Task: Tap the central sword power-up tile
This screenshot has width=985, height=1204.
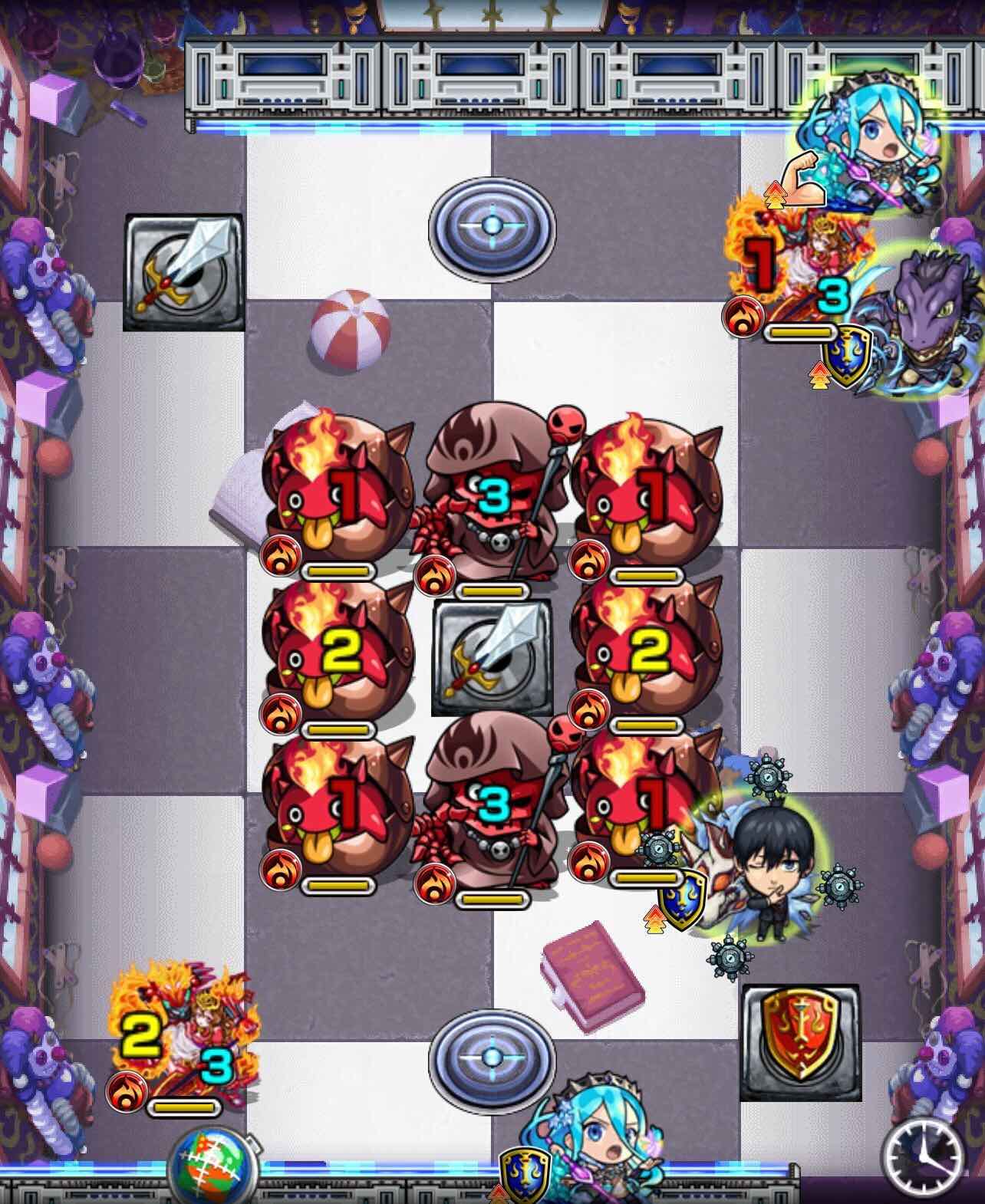Action: (x=493, y=656)
